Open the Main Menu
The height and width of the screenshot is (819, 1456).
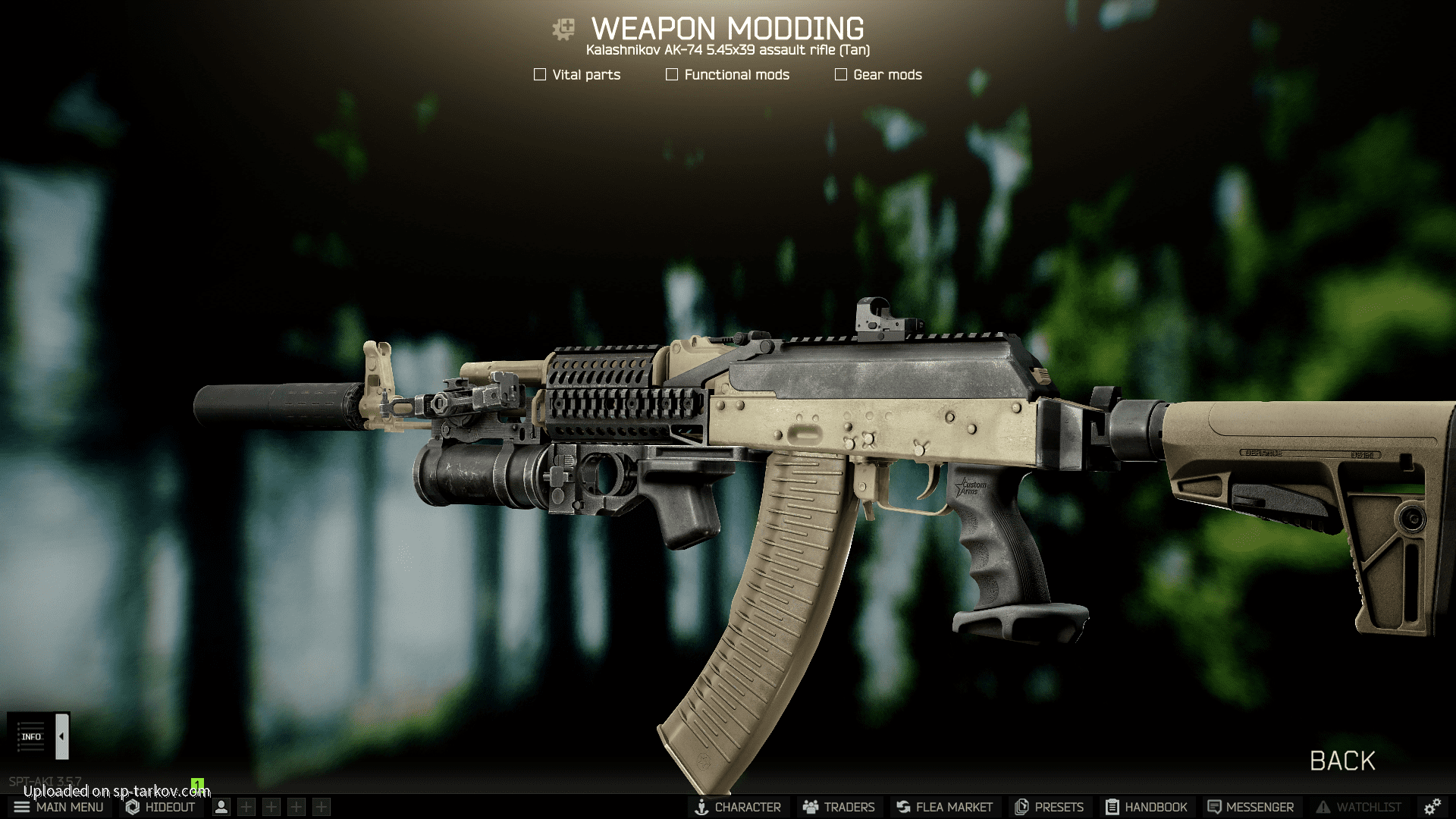point(58,807)
